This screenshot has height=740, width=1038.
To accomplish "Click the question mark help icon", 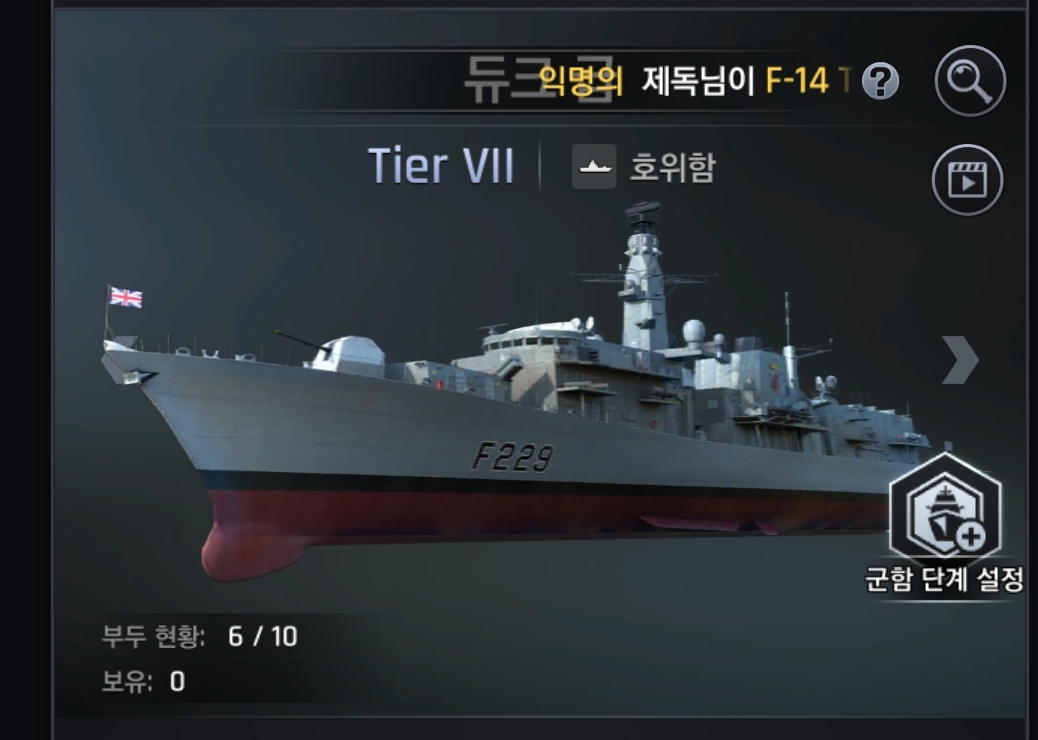I will click(x=880, y=82).
